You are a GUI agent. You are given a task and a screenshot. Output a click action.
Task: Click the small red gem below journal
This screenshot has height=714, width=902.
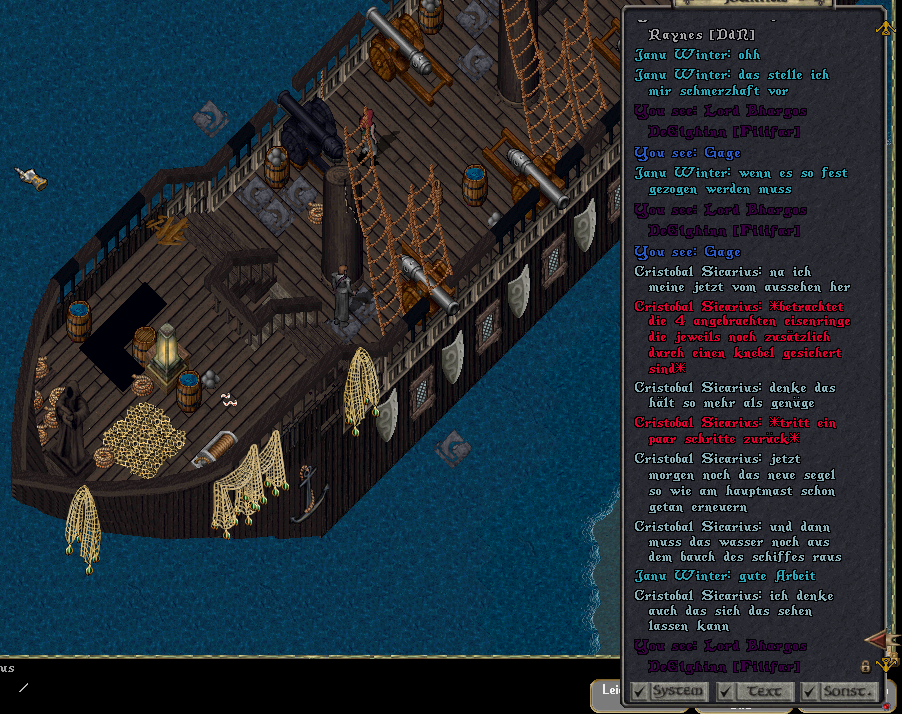point(886,706)
